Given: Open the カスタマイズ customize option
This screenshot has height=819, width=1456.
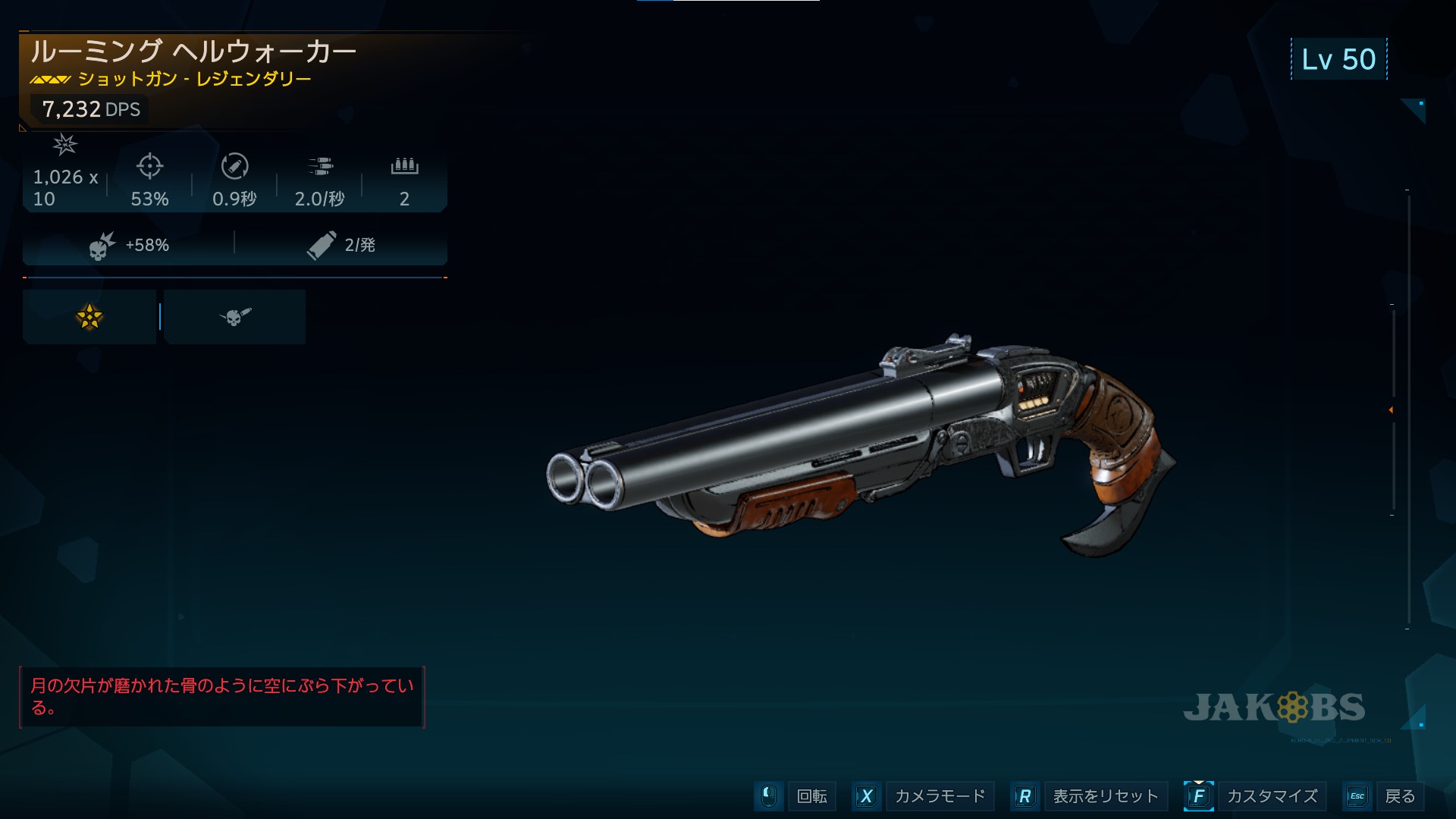Looking at the screenshot, I should (1272, 796).
